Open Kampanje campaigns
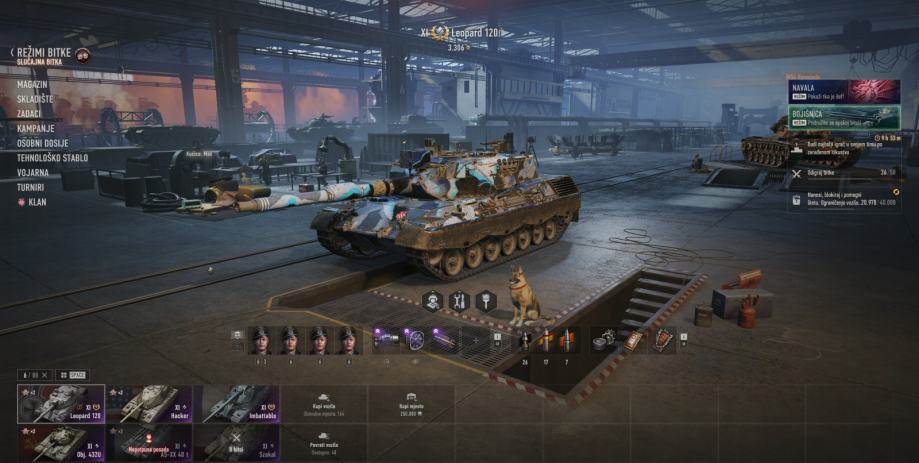This screenshot has width=919, height=463. click(36, 129)
